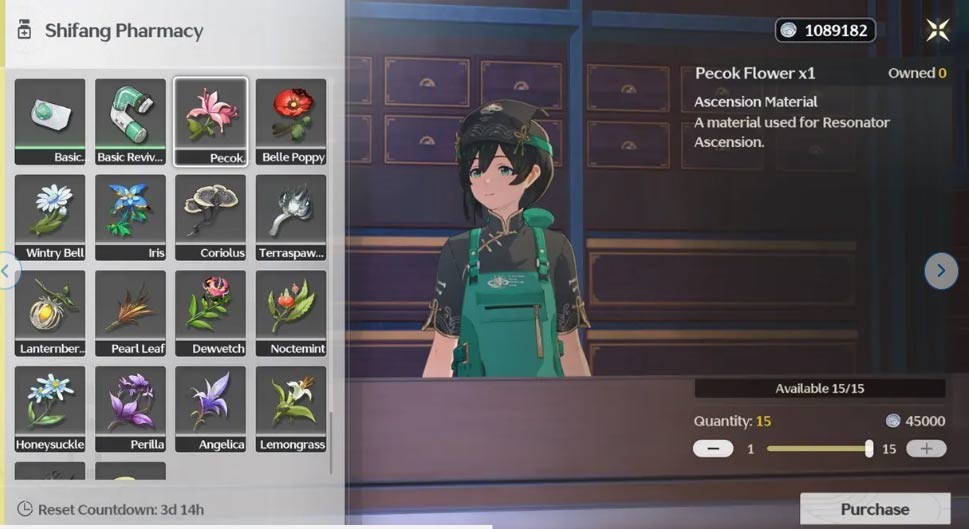Select the Belle Poppy item
969x529 pixels.
pyautogui.click(x=291, y=121)
